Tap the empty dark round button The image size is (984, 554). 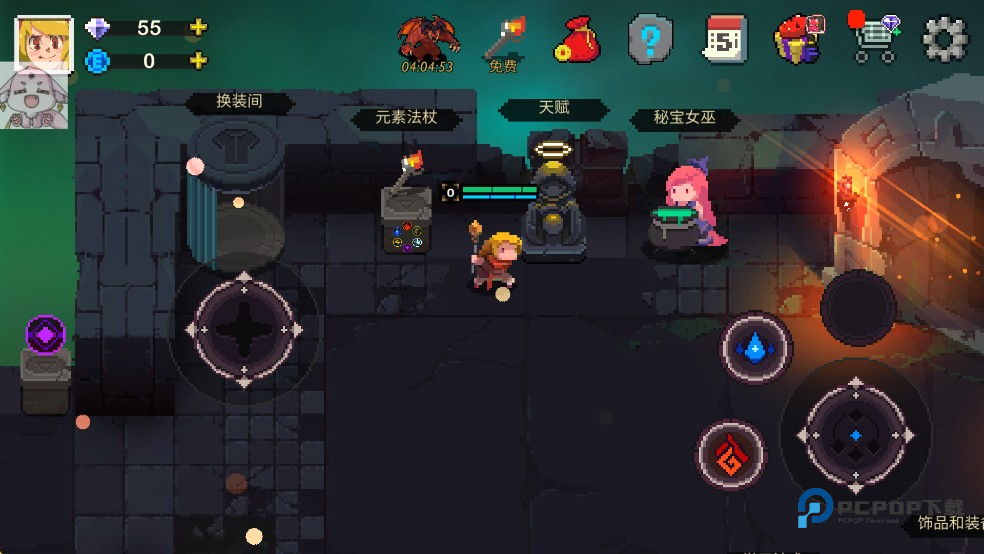click(x=858, y=307)
